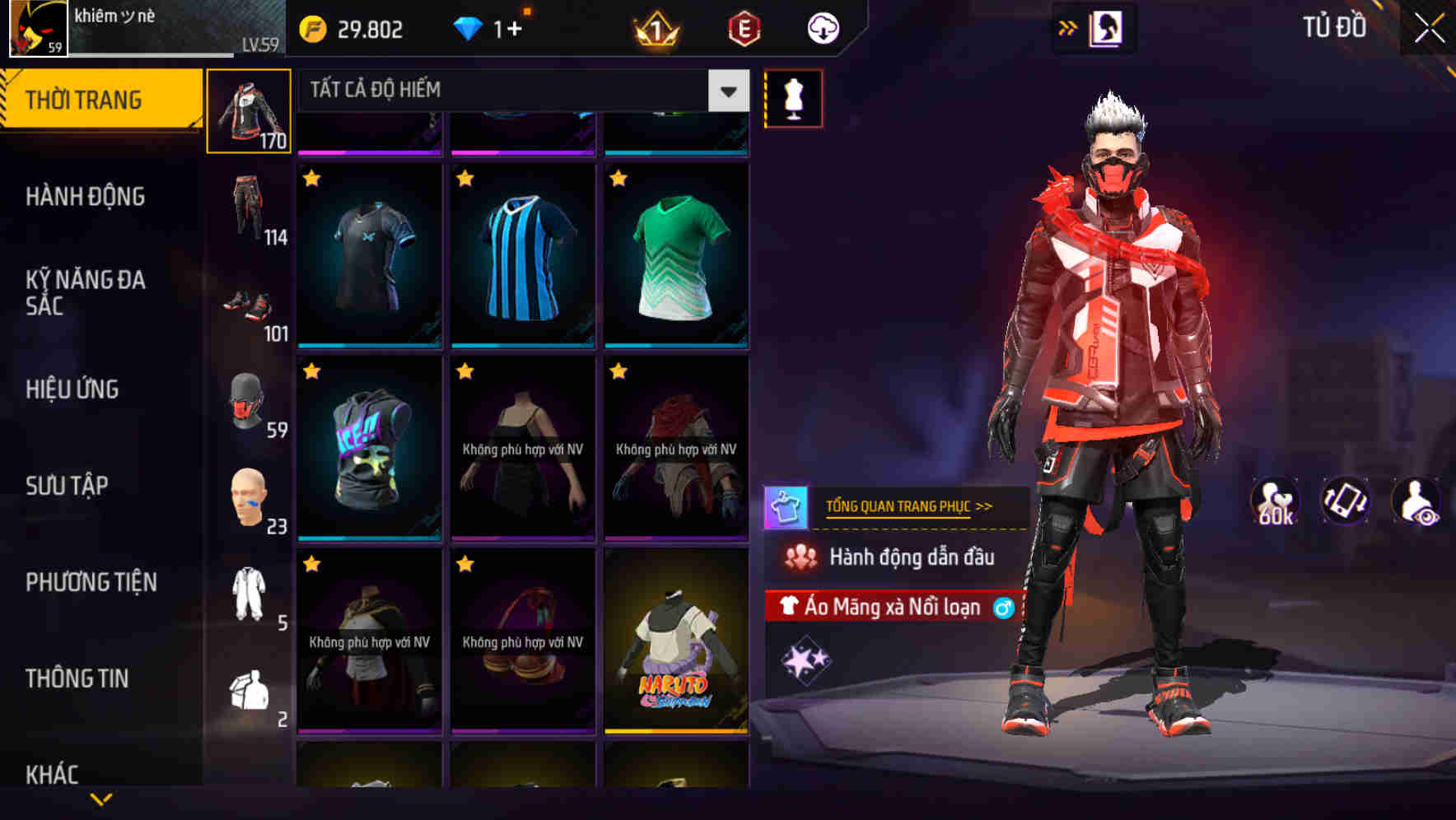The height and width of the screenshot is (820, 1456).
Task: Select the tops category icon showing 170 items
Action: click(x=249, y=109)
